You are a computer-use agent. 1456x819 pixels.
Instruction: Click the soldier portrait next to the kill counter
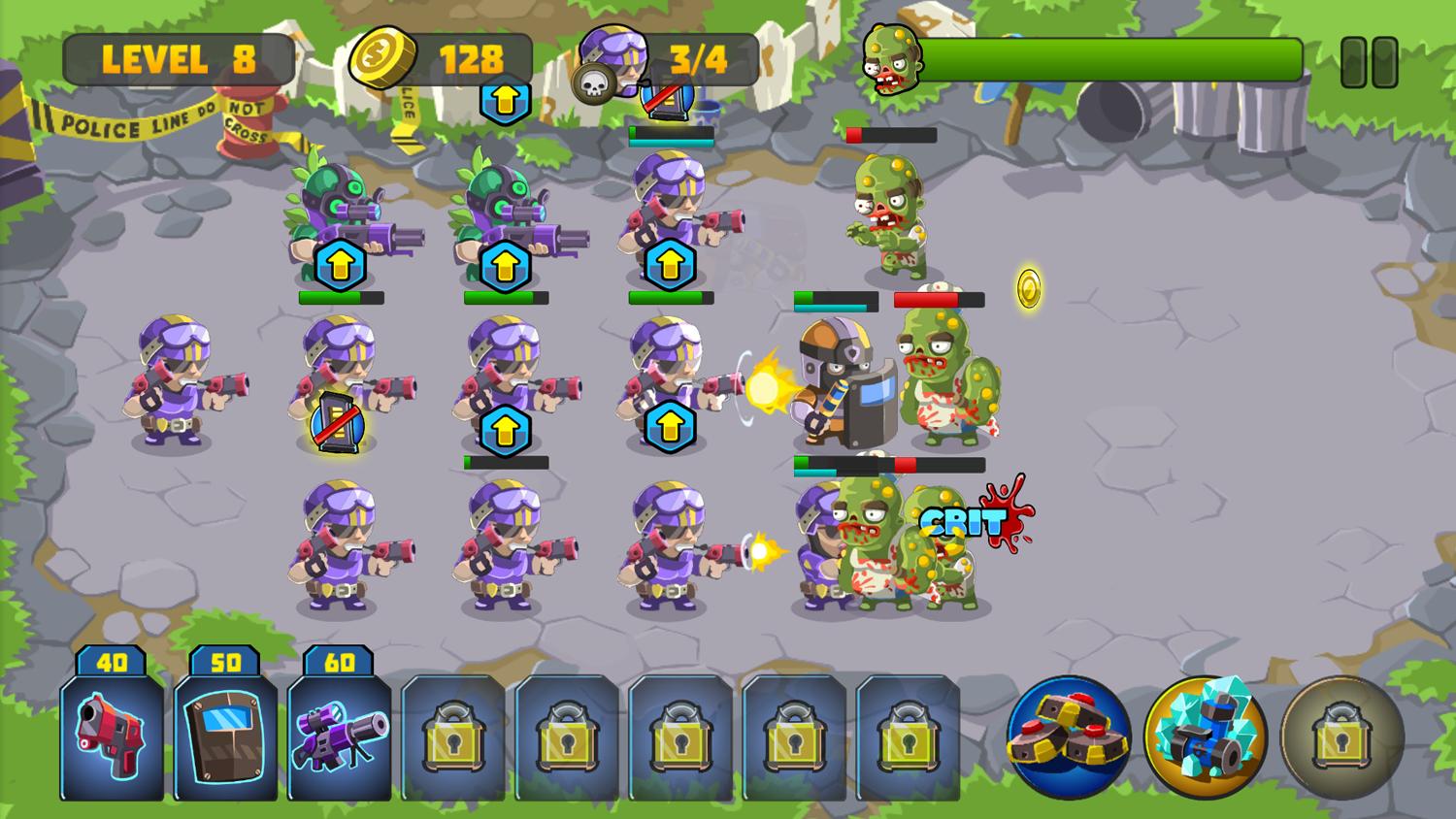pos(615,58)
